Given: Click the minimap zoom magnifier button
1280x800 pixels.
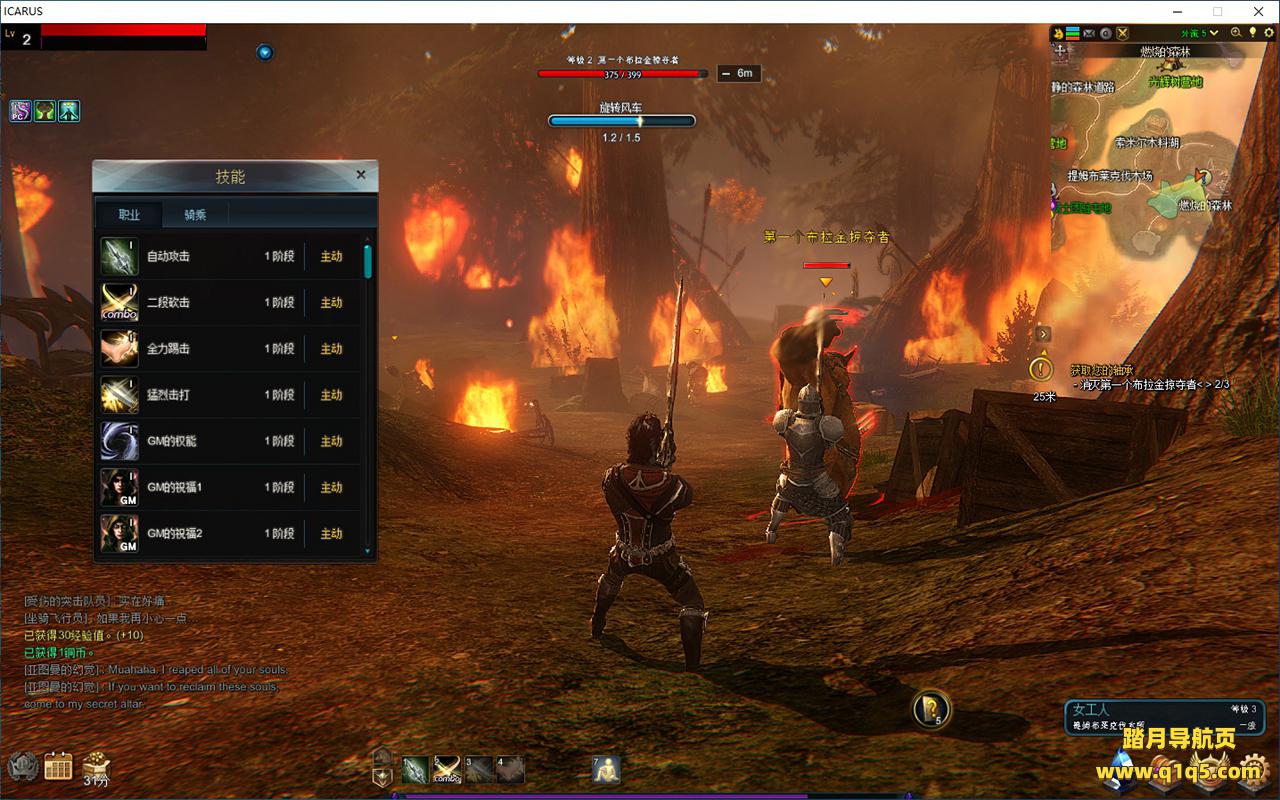Looking at the screenshot, I should coord(1236,33).
